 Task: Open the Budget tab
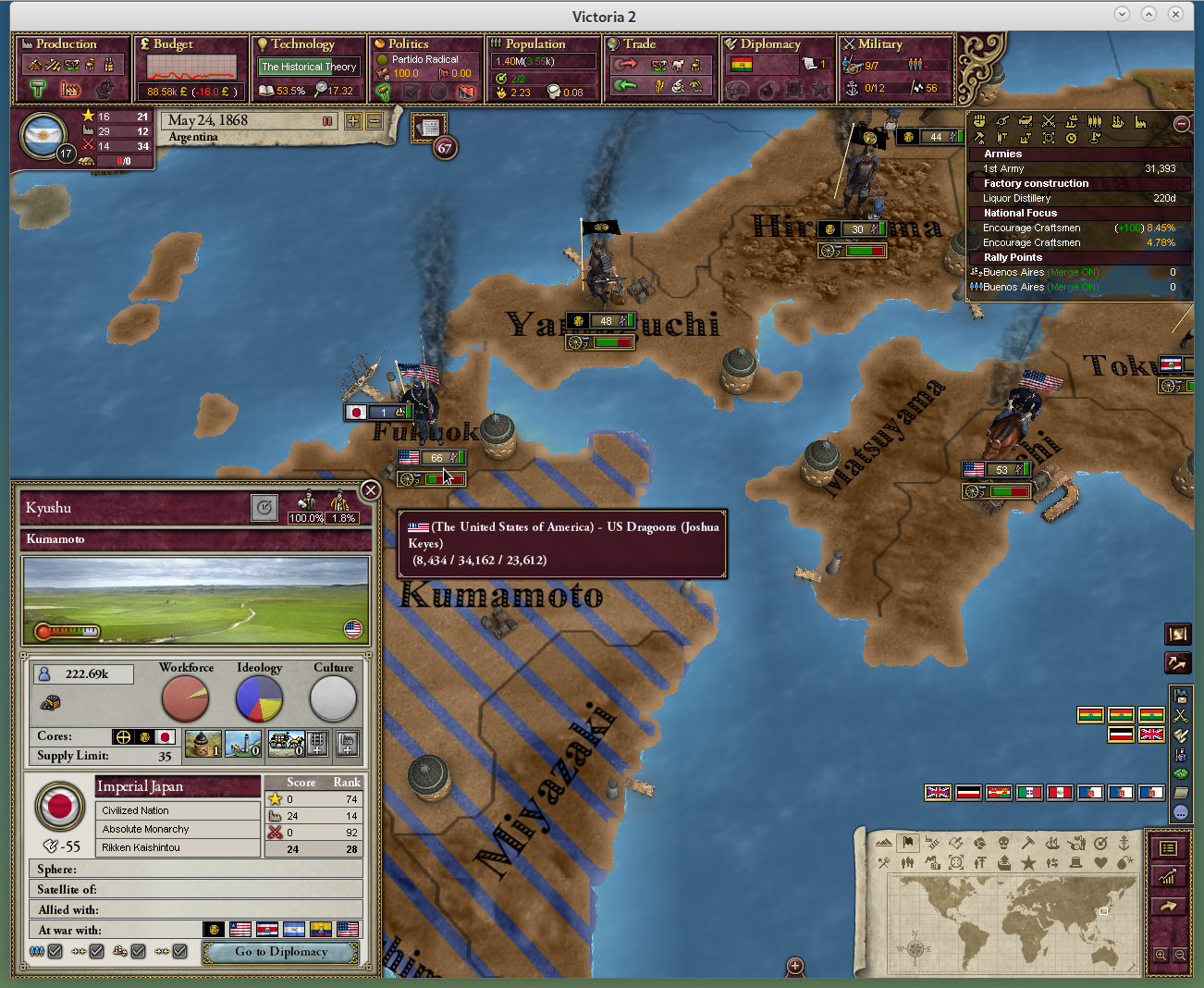(x=173, y=44)
